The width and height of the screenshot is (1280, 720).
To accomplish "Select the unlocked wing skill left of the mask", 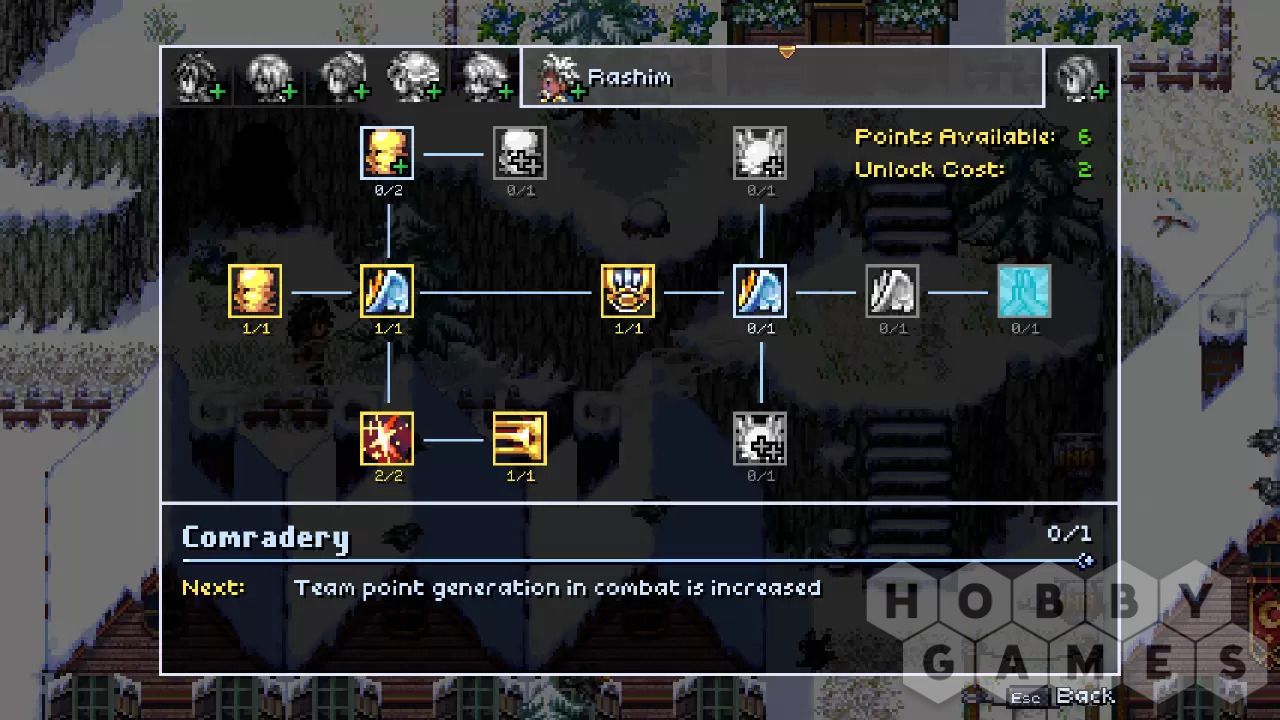I will point(387,291).
